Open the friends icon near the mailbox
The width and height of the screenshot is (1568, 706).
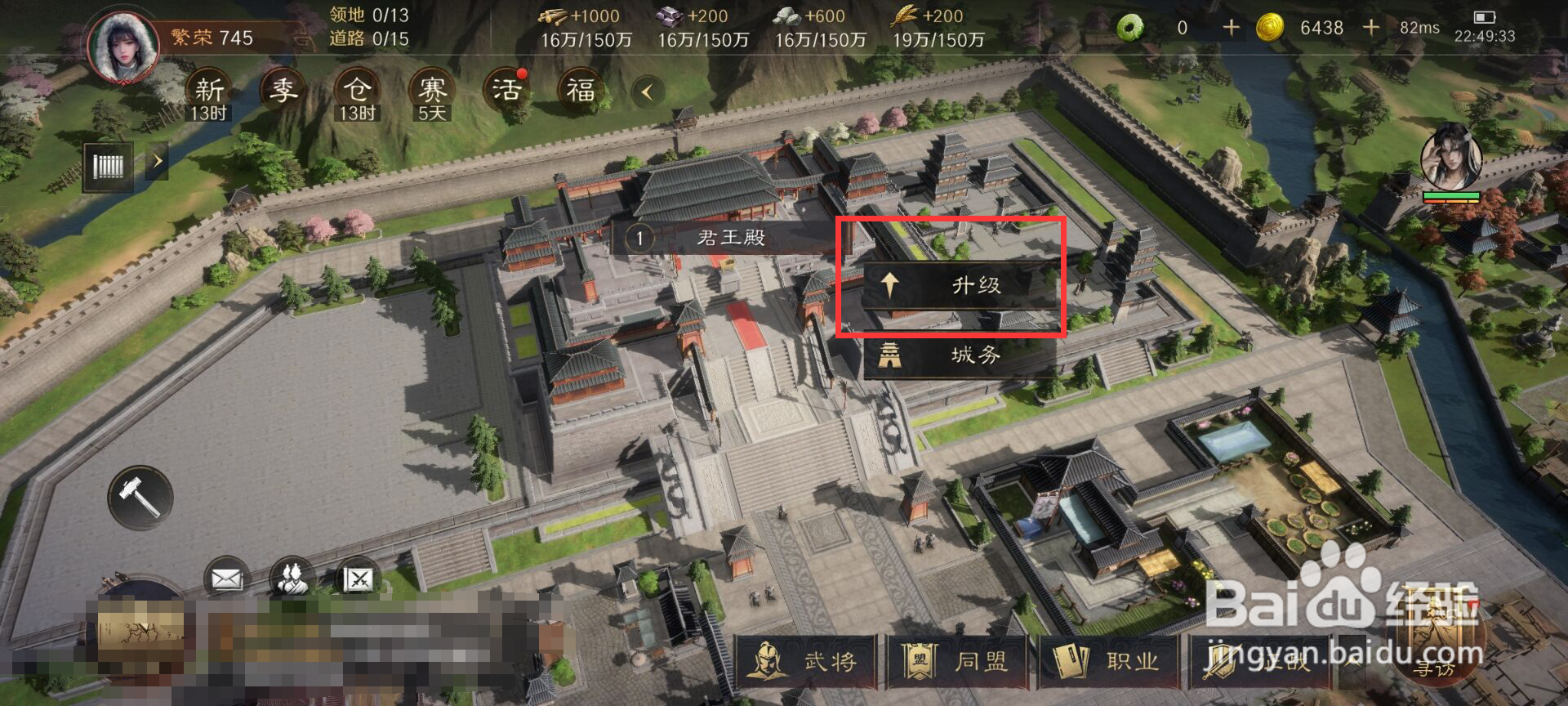[x=294, y=577]
